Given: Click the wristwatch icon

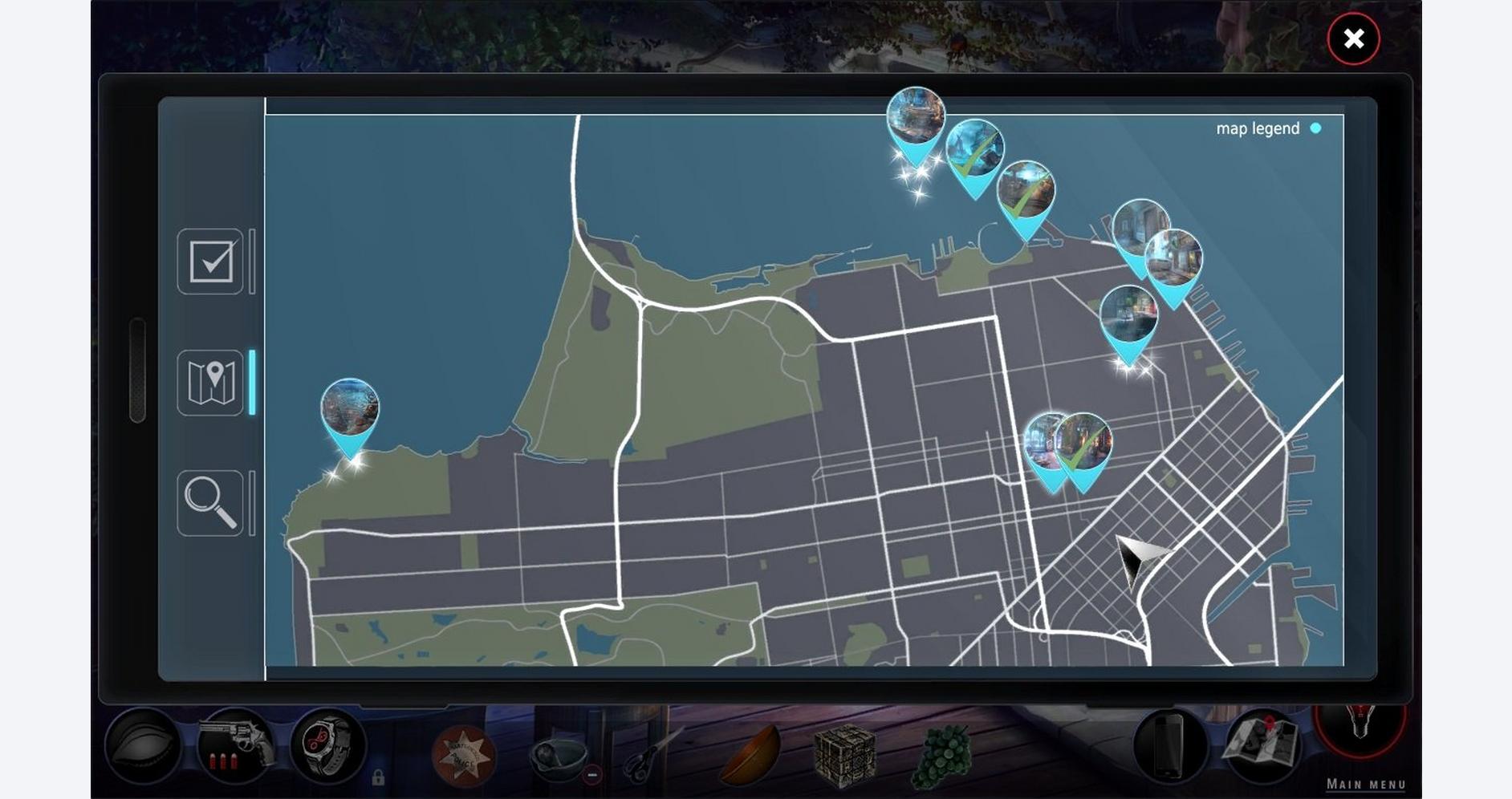Looking at the screenshot, I should pyautogui.click(x=328, y=746).
